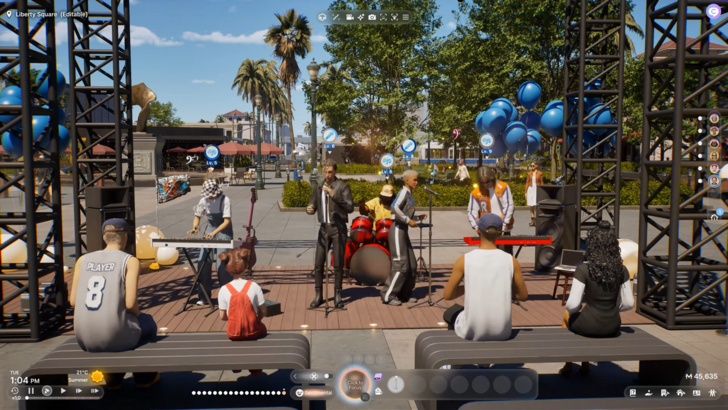Set game speed to normal play

63,391
